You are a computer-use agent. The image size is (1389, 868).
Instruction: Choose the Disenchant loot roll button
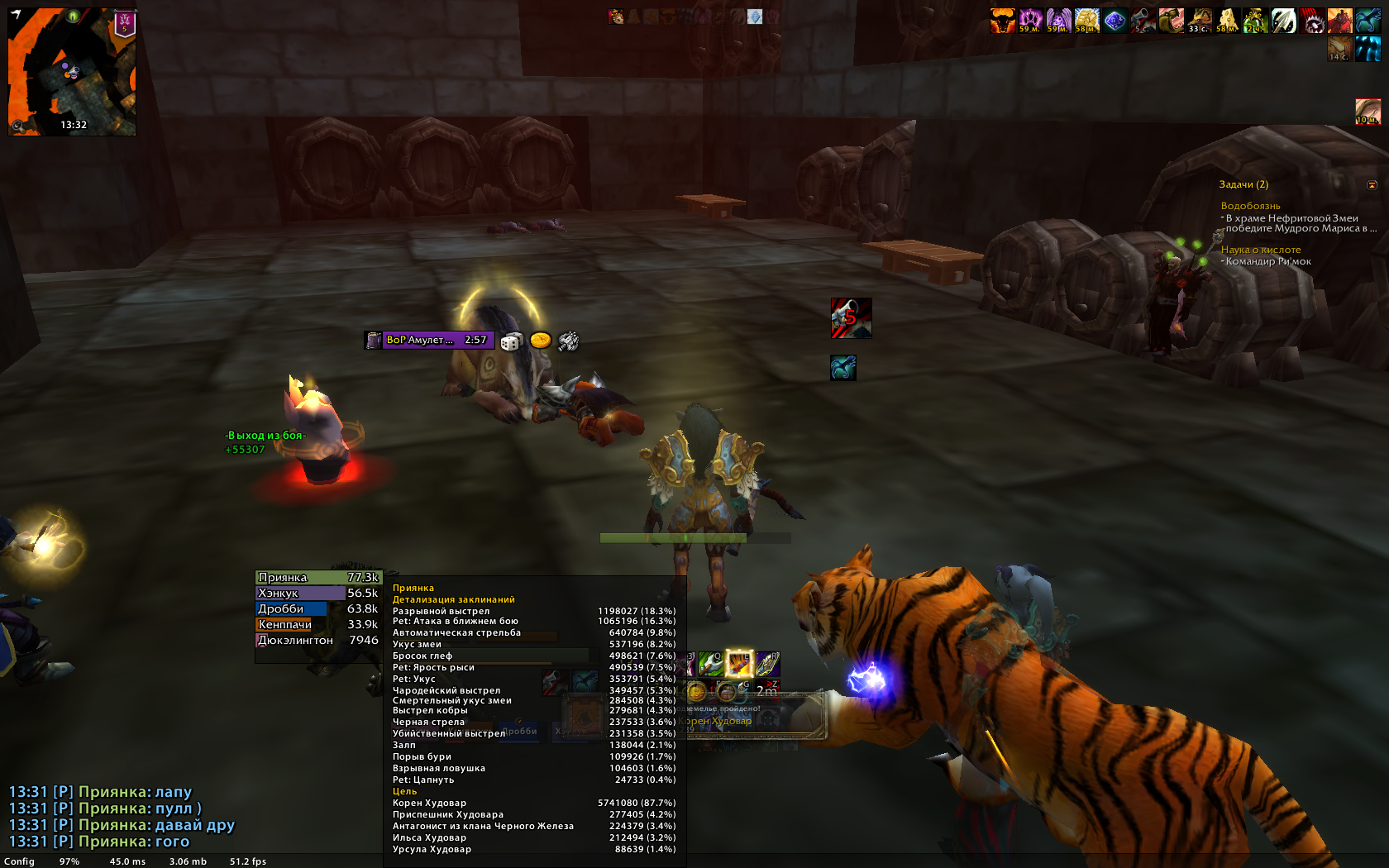(x=568, y=341)
